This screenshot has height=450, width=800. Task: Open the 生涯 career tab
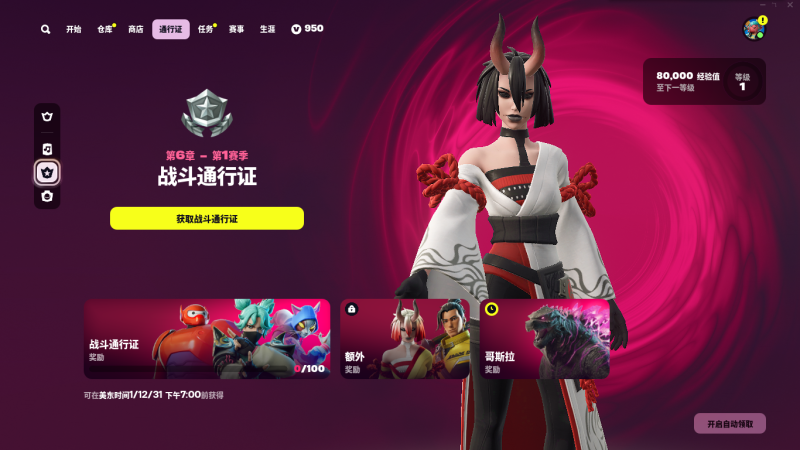267,30
